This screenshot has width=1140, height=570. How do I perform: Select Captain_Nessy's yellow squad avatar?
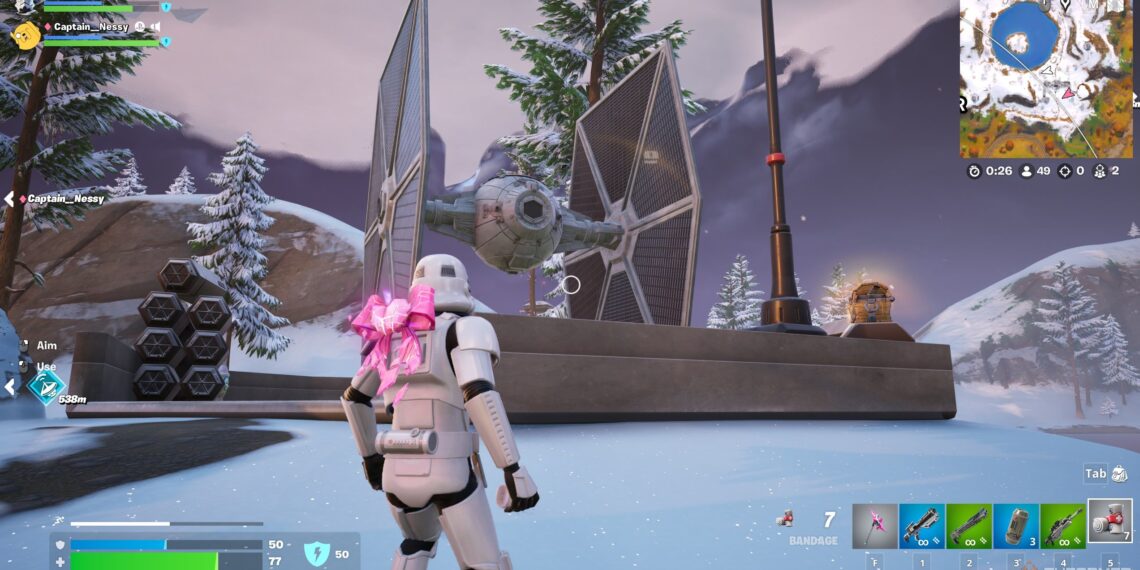[x=26, y=36]
